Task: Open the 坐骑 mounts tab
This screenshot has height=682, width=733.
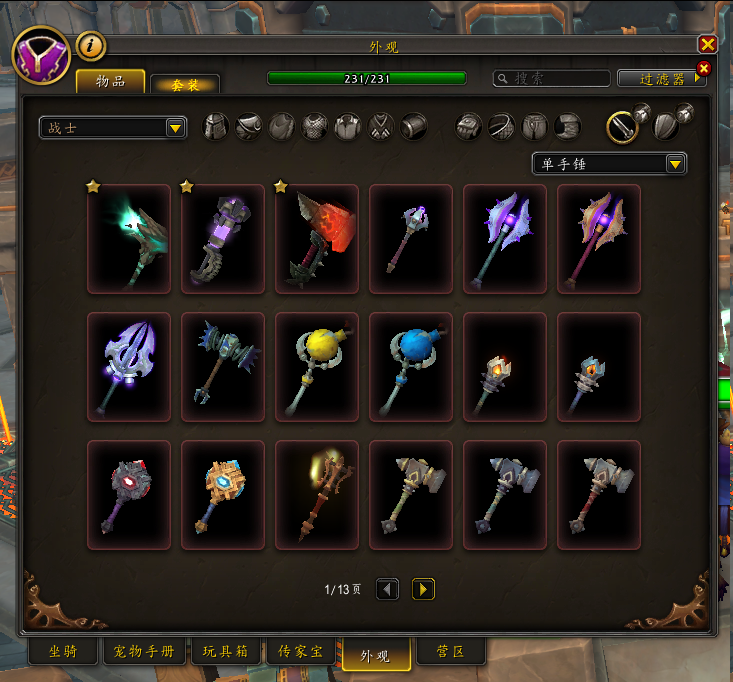Action: [62, 652]
